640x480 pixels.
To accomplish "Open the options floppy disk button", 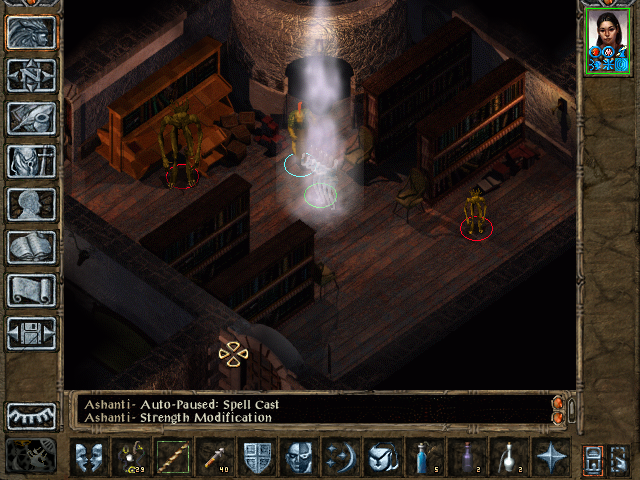I will (x=32, y=333).
